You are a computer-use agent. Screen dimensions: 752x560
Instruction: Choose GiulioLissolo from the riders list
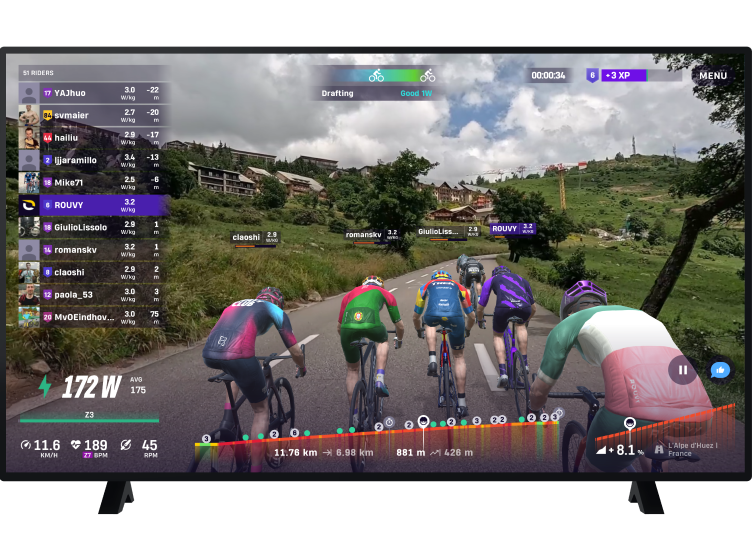tap(91, 227)
